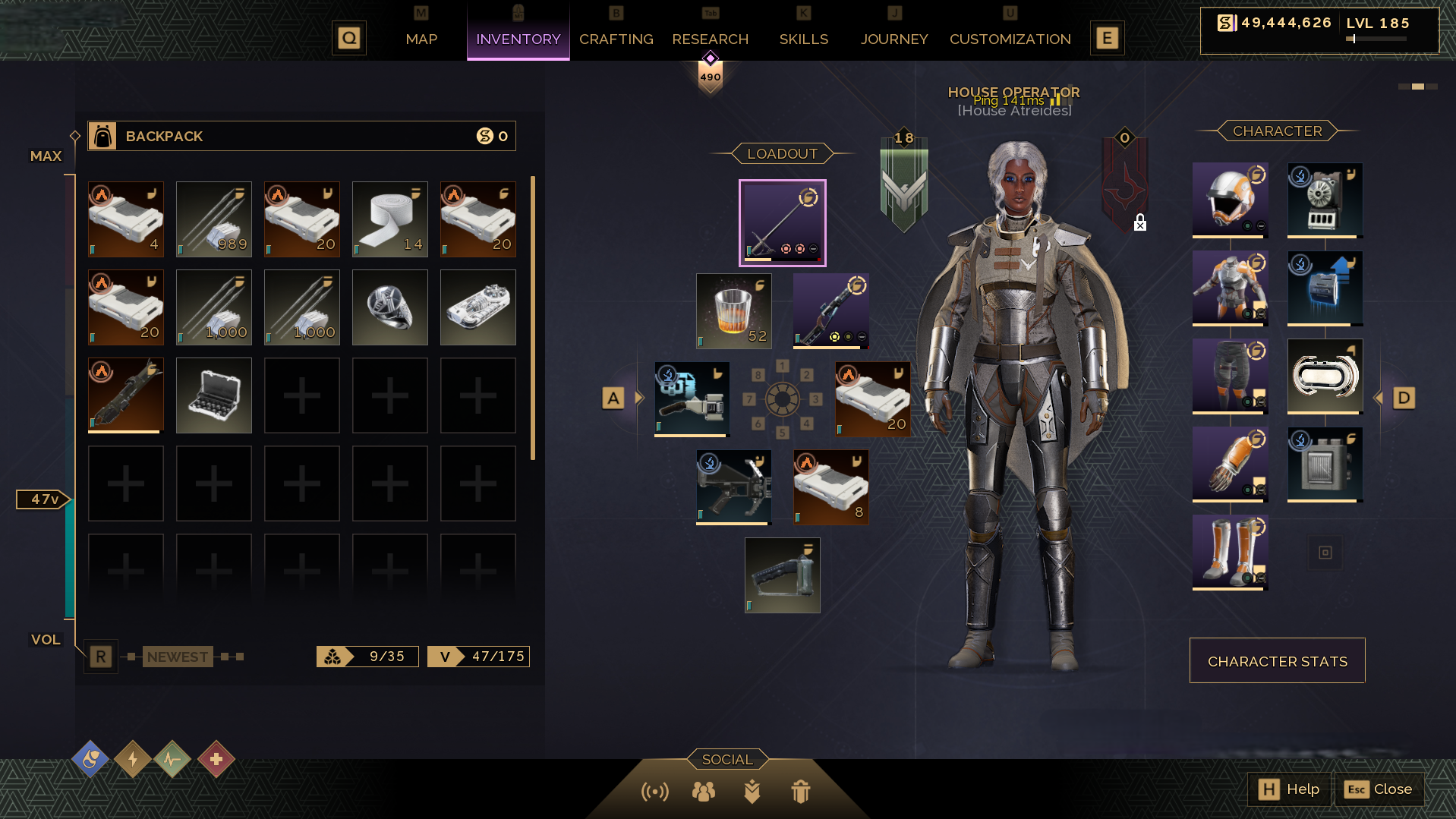
Task: Go to the Research tab
Action: click(x=710, y=39)
